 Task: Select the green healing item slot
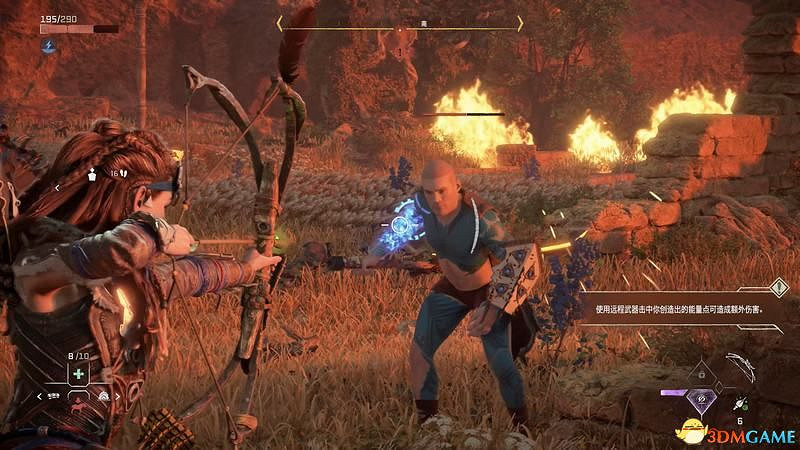tap(77, 374)
